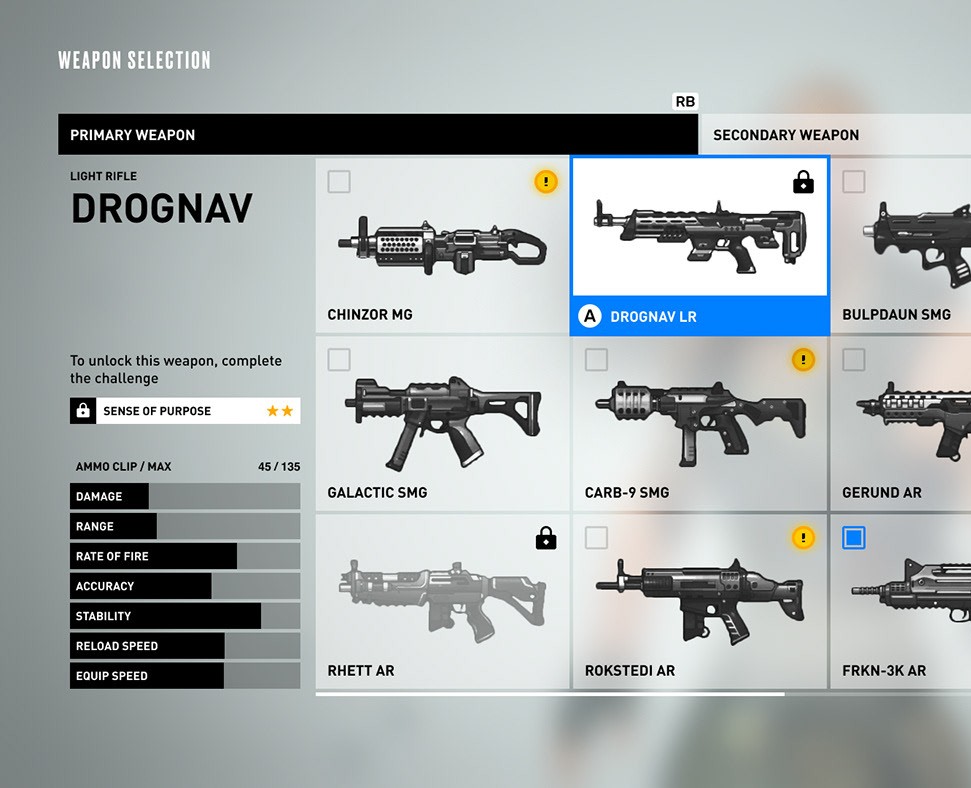Choose the Rokstedi AR weapon tile
The height and width of the screenshot is (788, 971).
(x=699, y=601)
